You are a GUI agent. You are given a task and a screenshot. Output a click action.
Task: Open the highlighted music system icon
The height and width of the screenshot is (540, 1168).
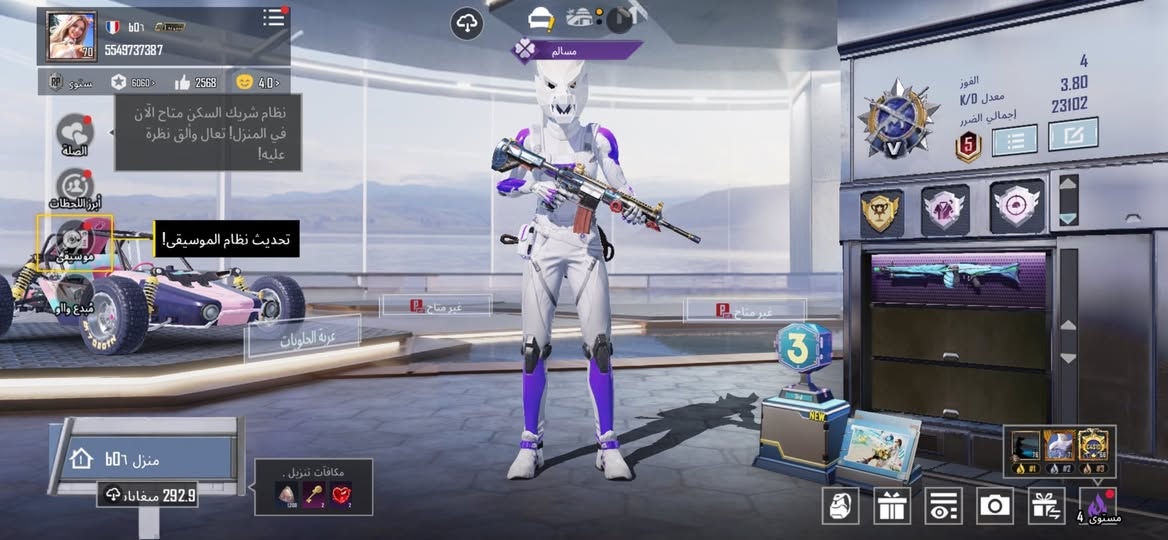(75, 242)
